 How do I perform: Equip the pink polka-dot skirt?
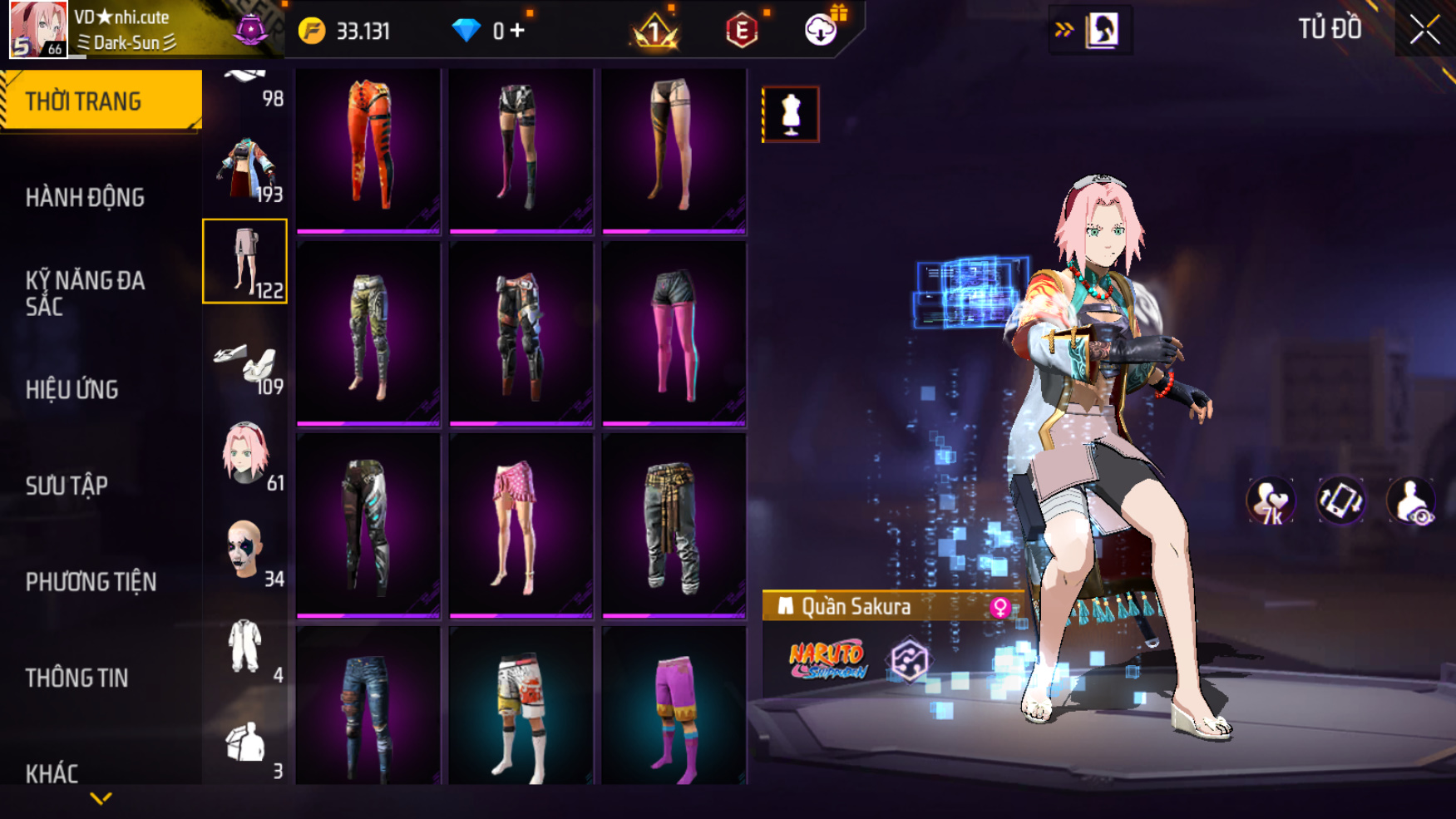coord(521,525)
